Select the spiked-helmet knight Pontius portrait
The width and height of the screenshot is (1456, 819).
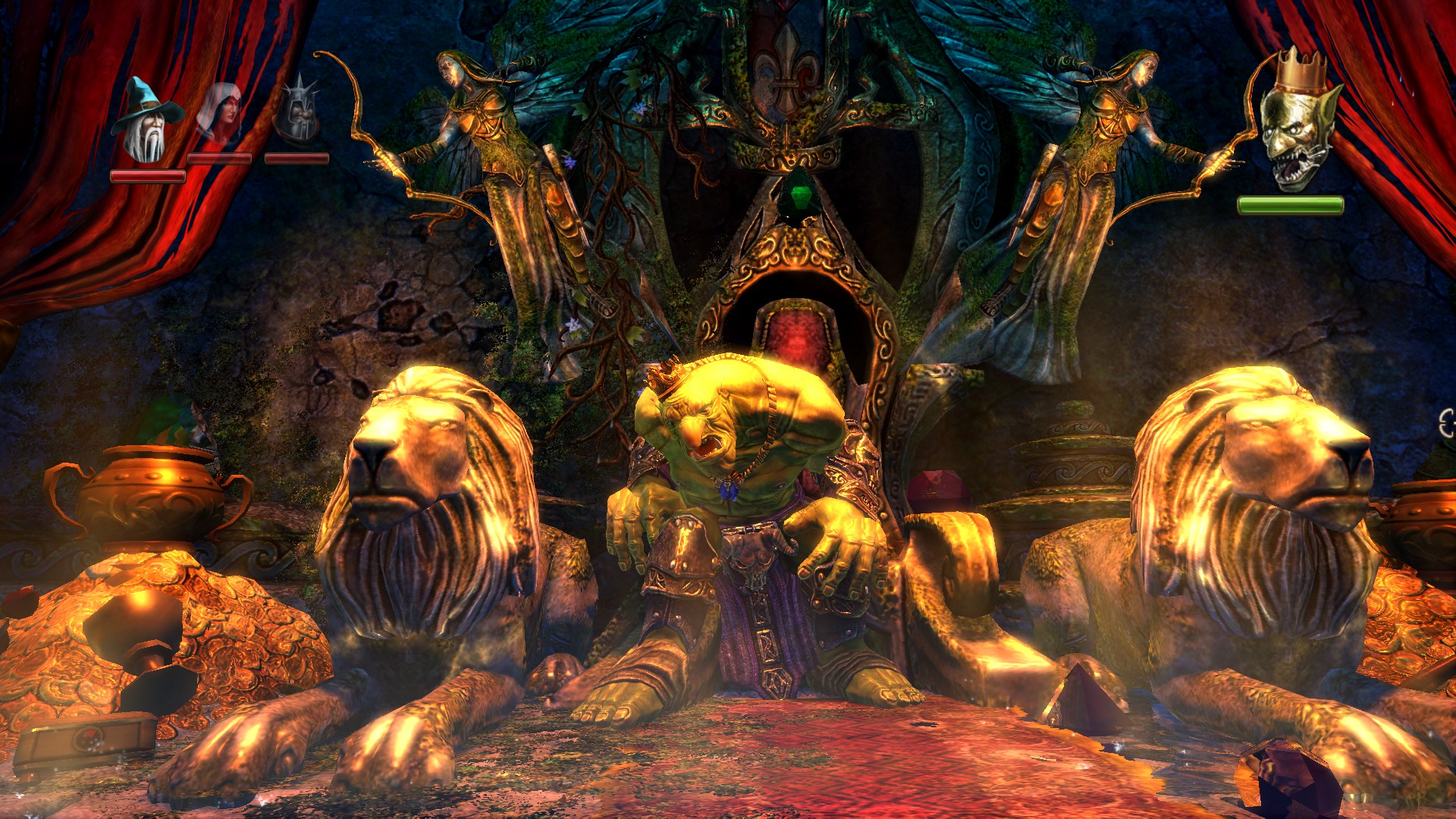pyautogui.click(x=299, y=111)
